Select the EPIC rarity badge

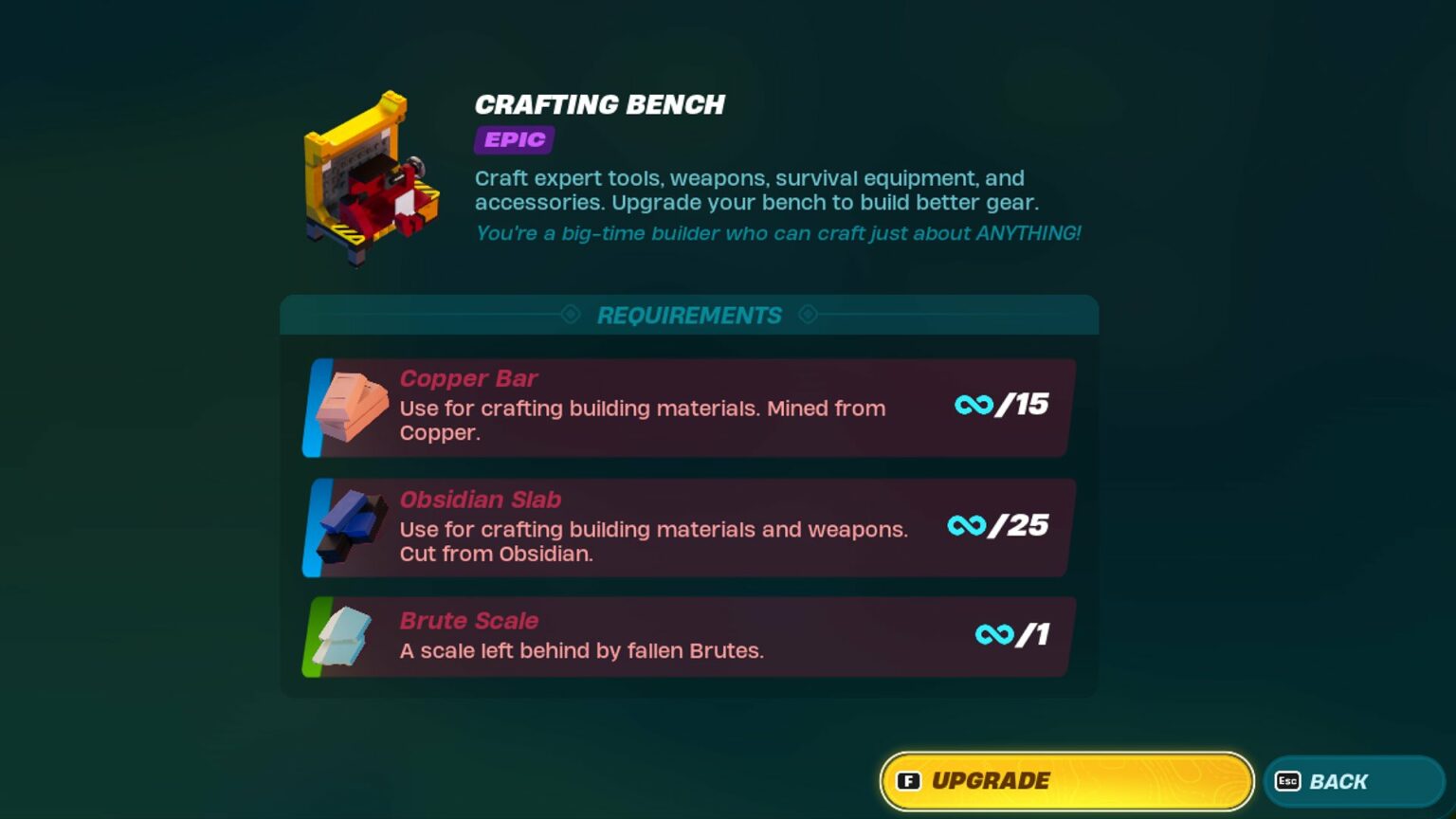click(x=515, y=140)
